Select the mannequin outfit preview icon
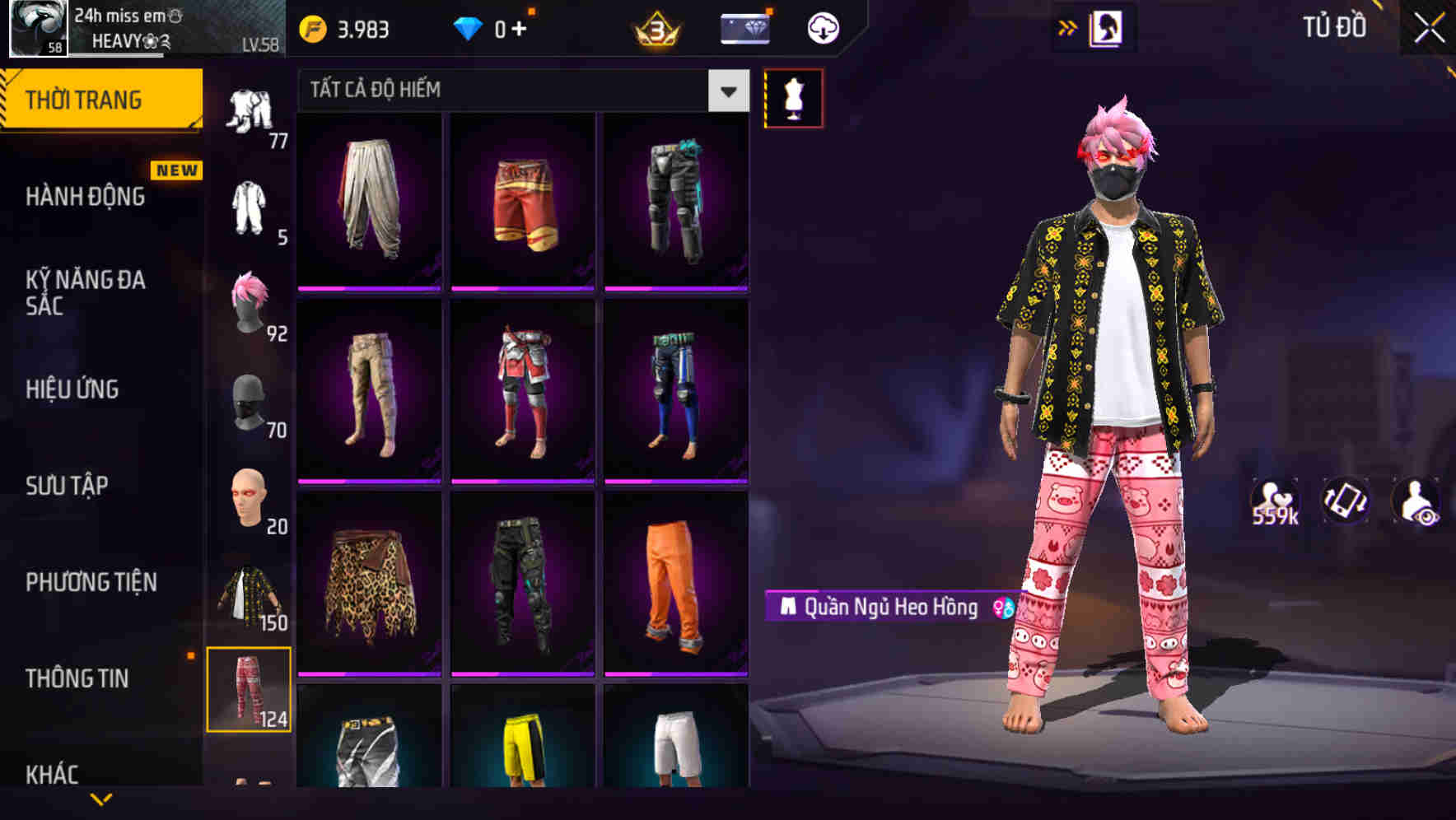This screenshot has width=1456, height=820. coord(793,99)
